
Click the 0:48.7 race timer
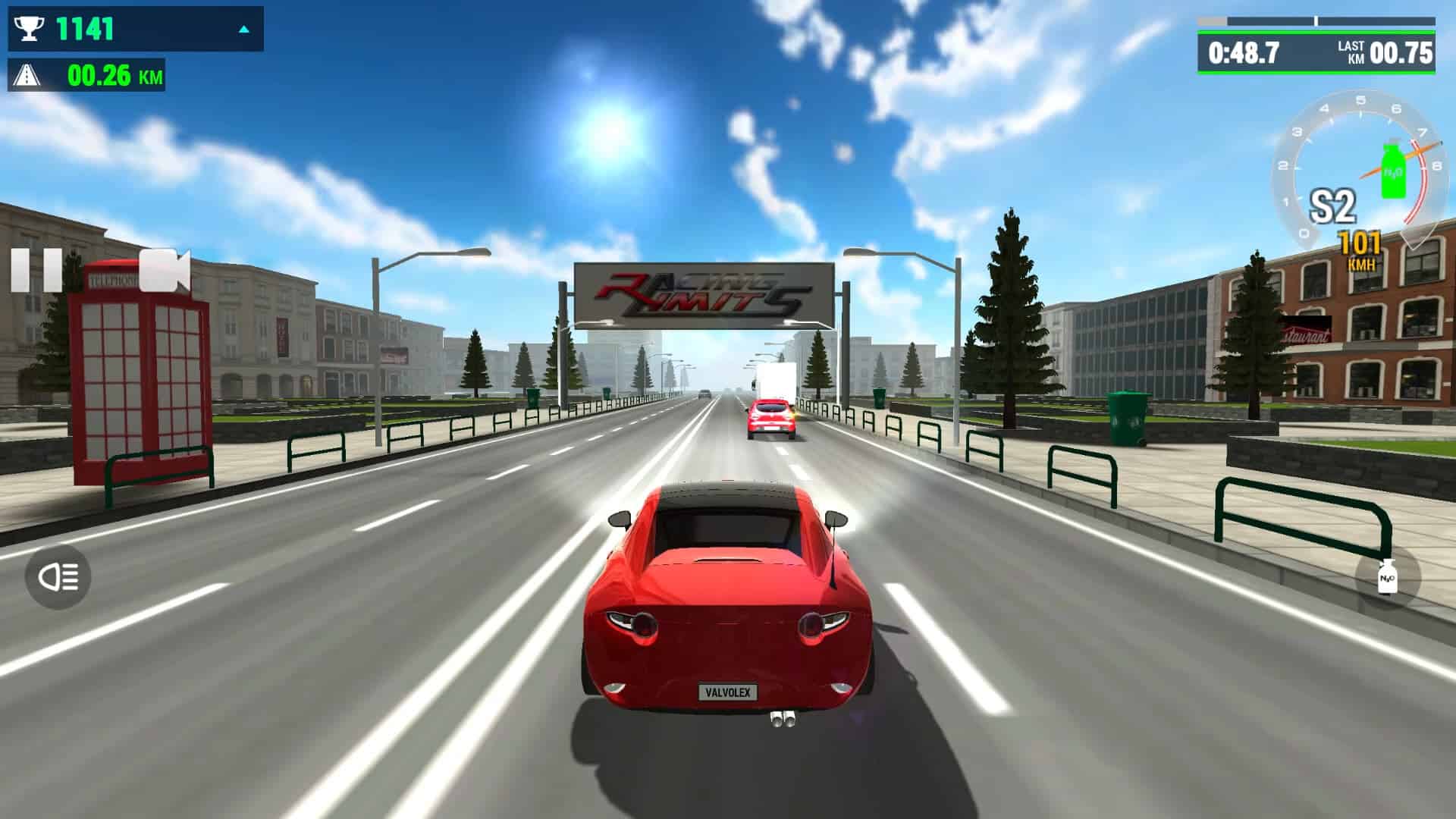click(1244, 51)
